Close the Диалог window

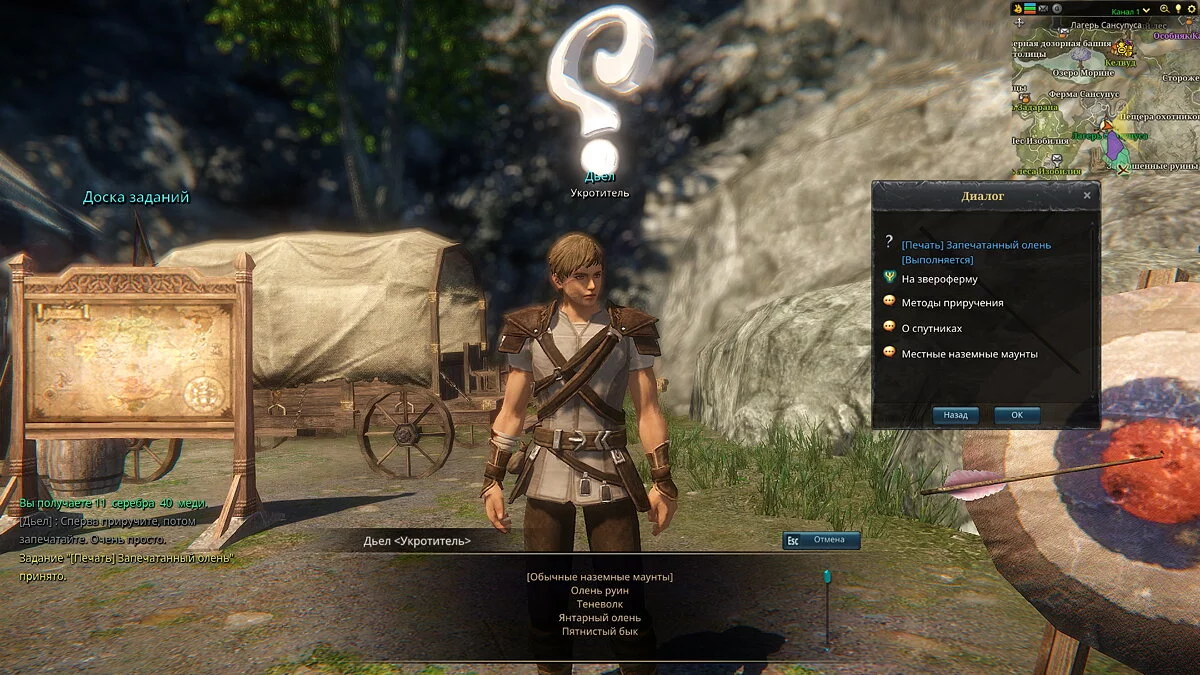point(1087,196)
